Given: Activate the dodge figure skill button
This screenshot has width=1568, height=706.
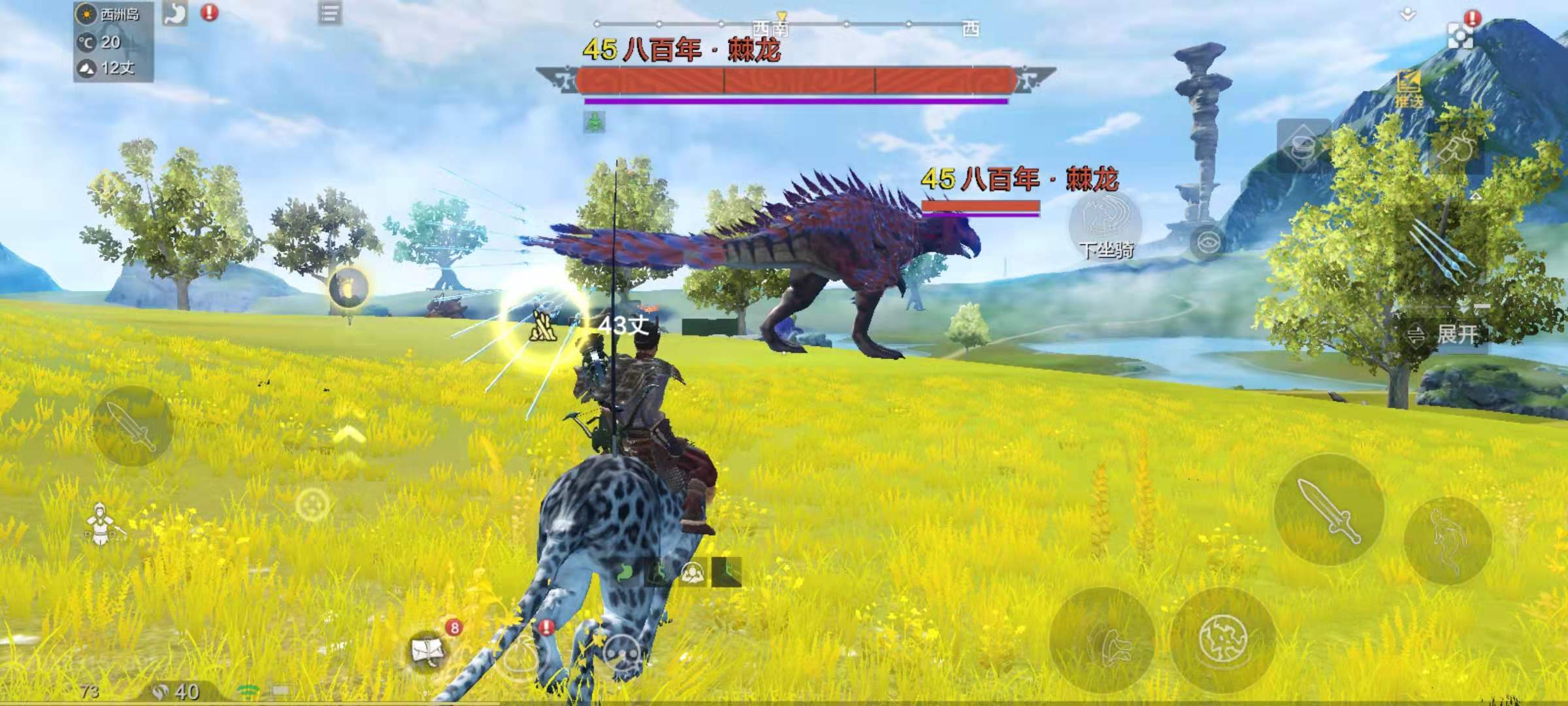Looking at the screenshot, I should click(x=1447, y=540).
